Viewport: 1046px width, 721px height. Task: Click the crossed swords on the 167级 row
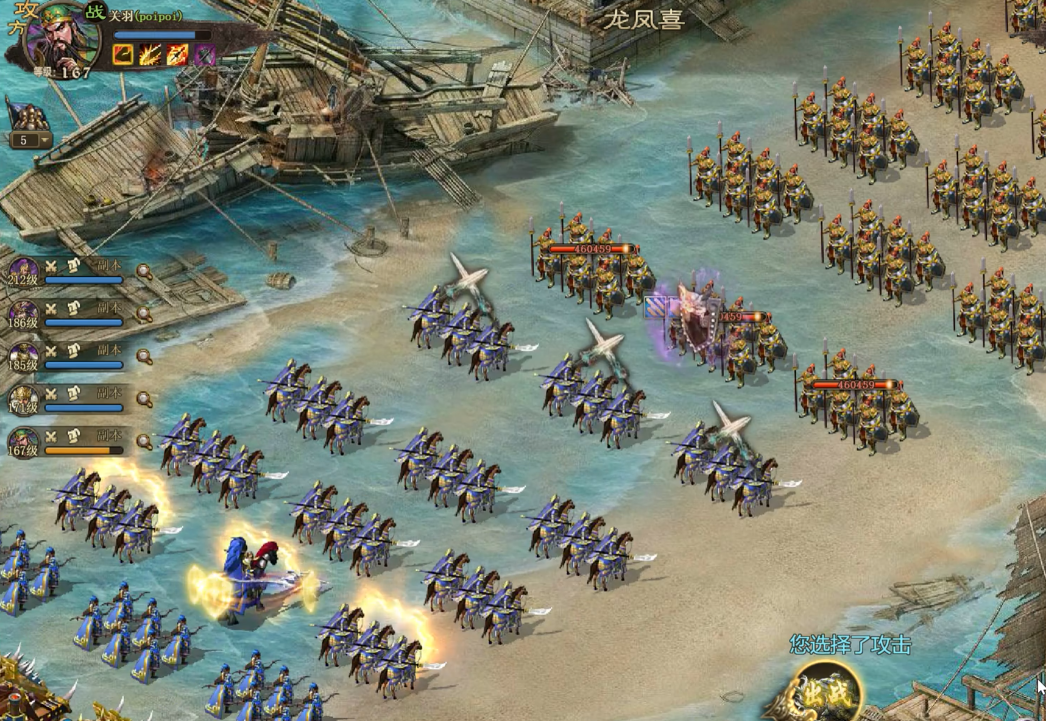point(51,436)
